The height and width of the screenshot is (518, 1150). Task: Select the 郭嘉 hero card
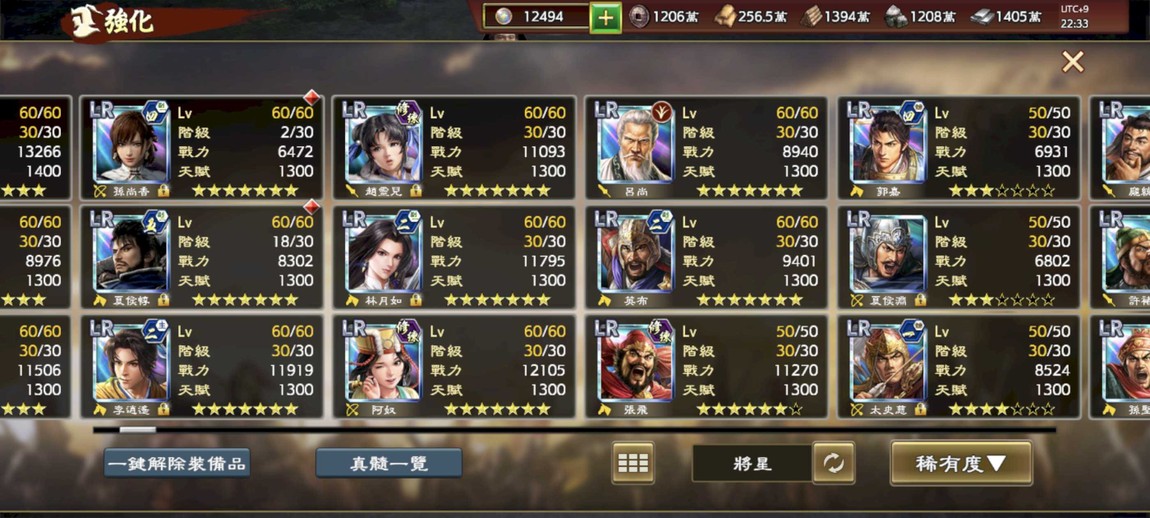click(x=959, y=148)
